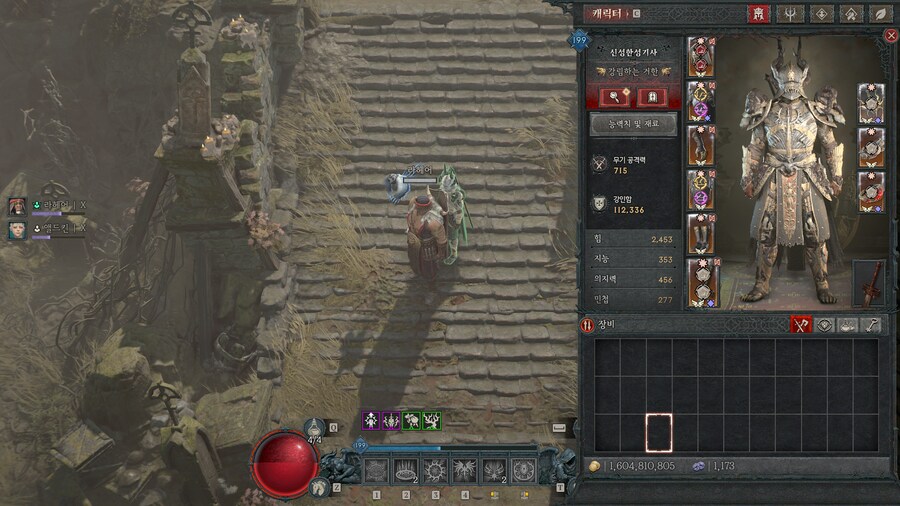Select the equipped boots slot

(701, 233)
